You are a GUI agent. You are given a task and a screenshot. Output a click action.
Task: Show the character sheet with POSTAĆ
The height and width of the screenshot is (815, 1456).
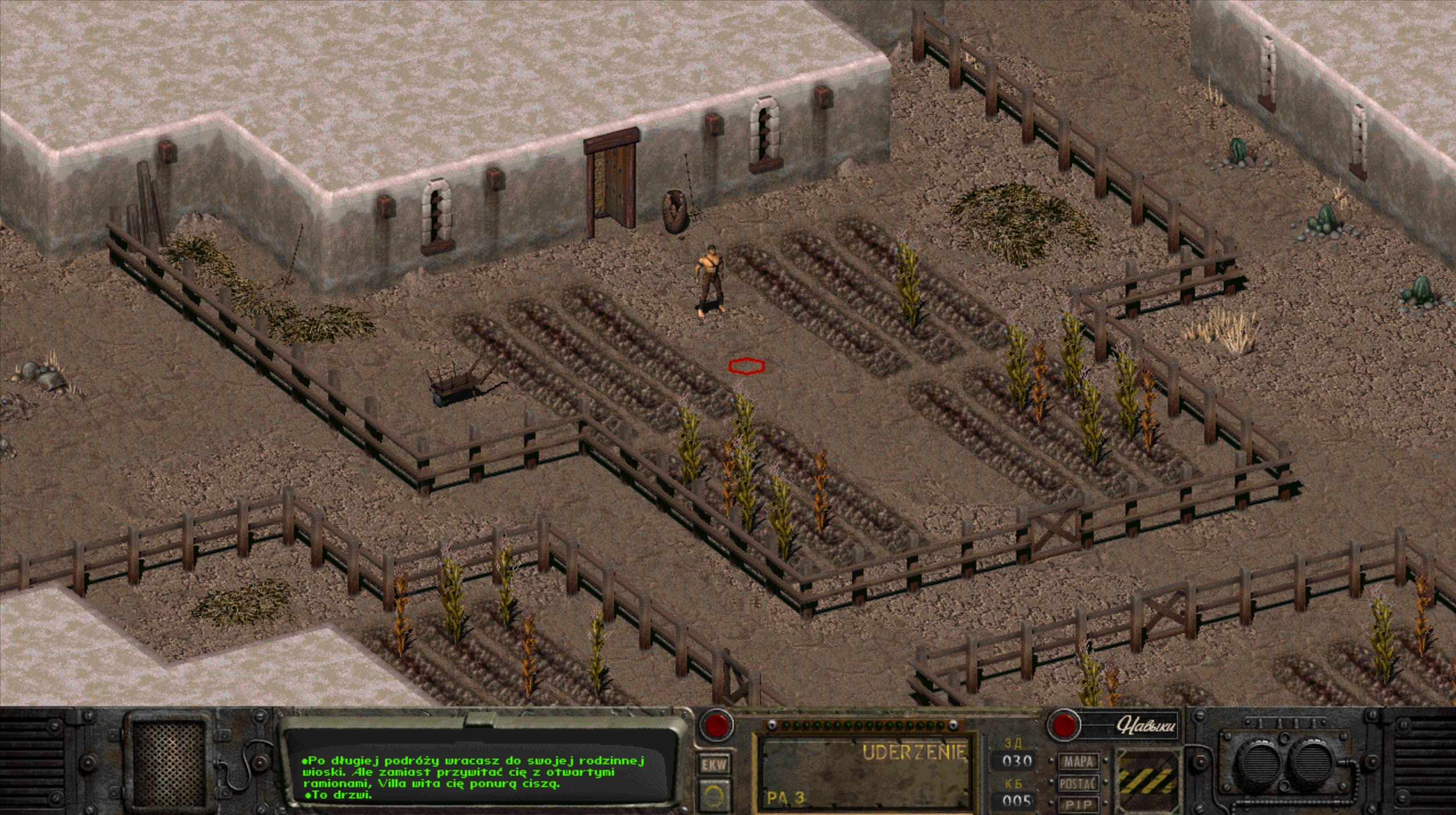[1078, 784]
